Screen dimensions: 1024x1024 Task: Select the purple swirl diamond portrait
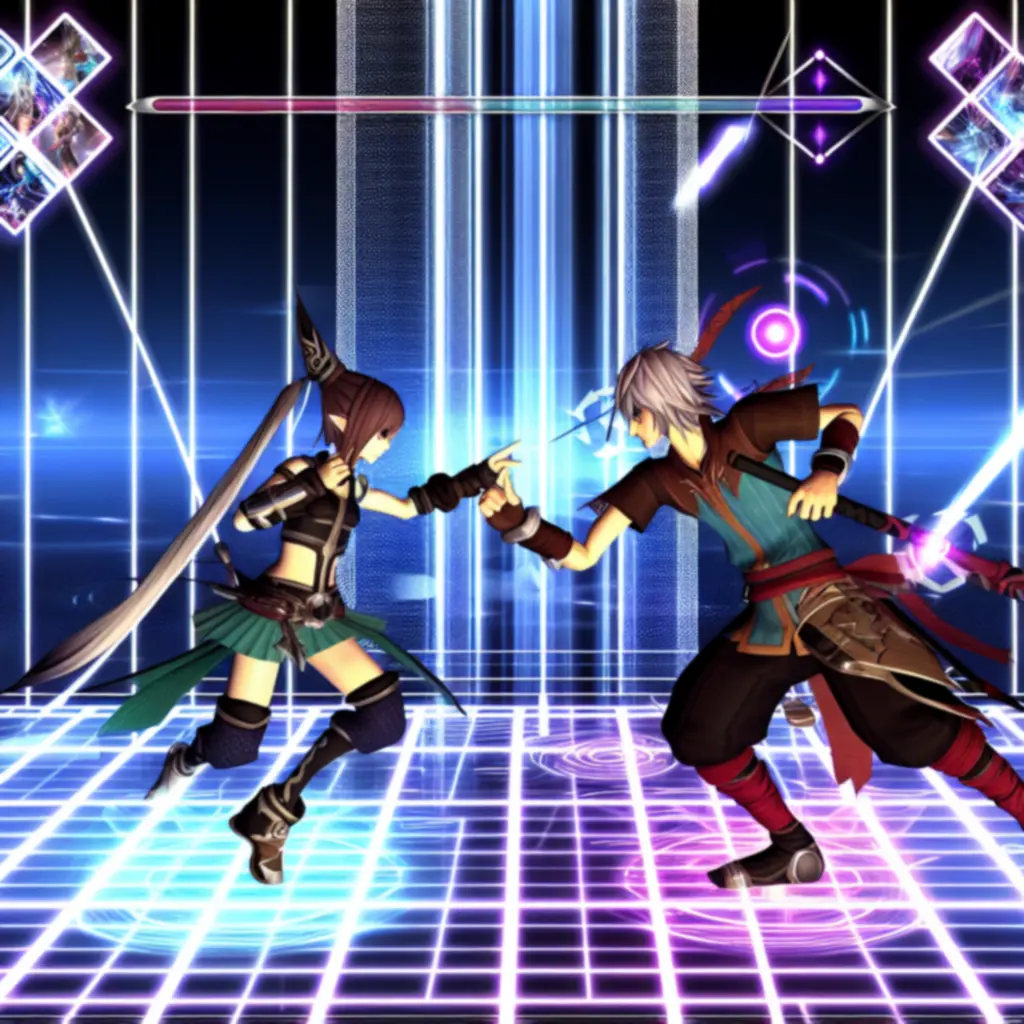[971, 54]
